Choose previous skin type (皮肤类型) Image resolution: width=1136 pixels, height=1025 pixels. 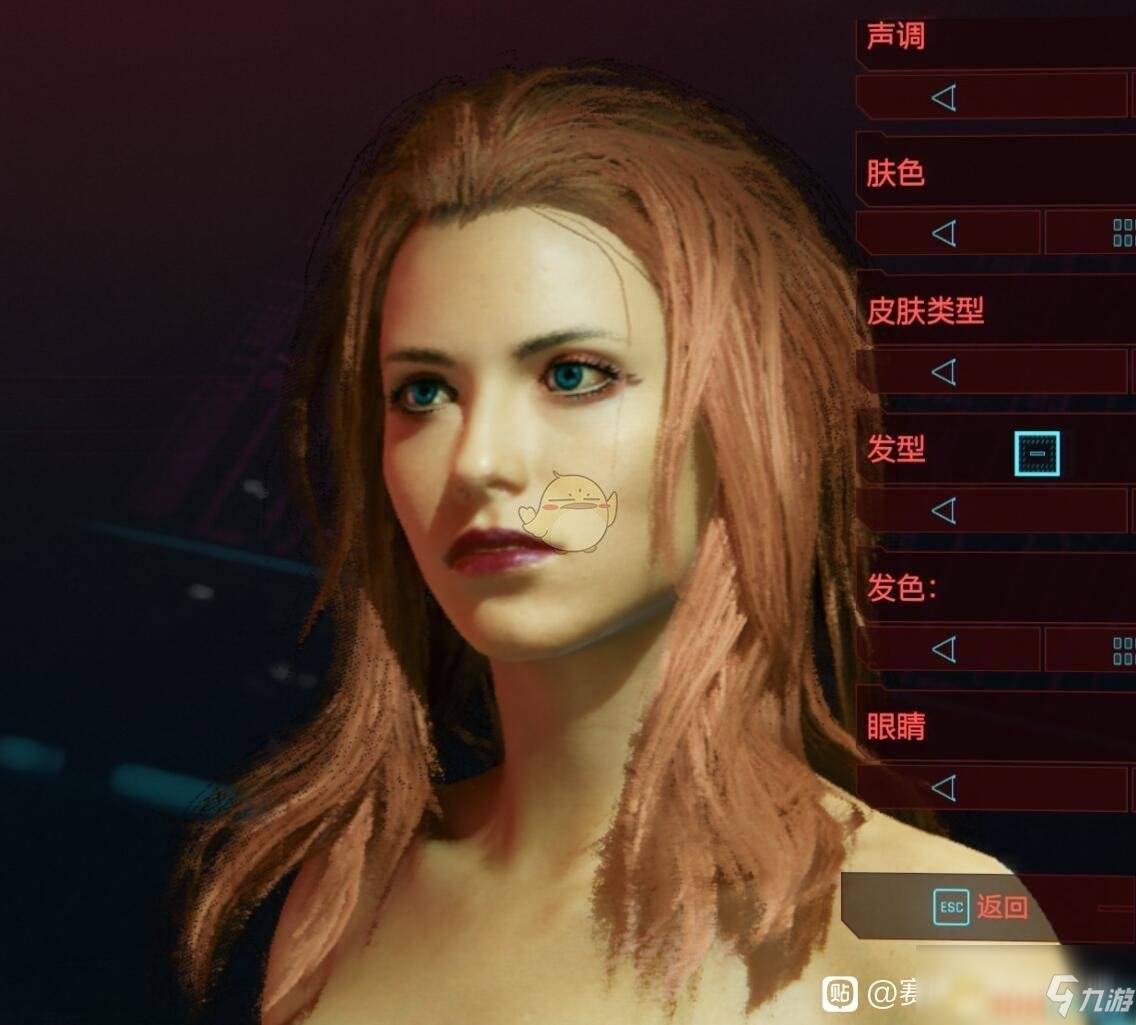coord(944,373)
